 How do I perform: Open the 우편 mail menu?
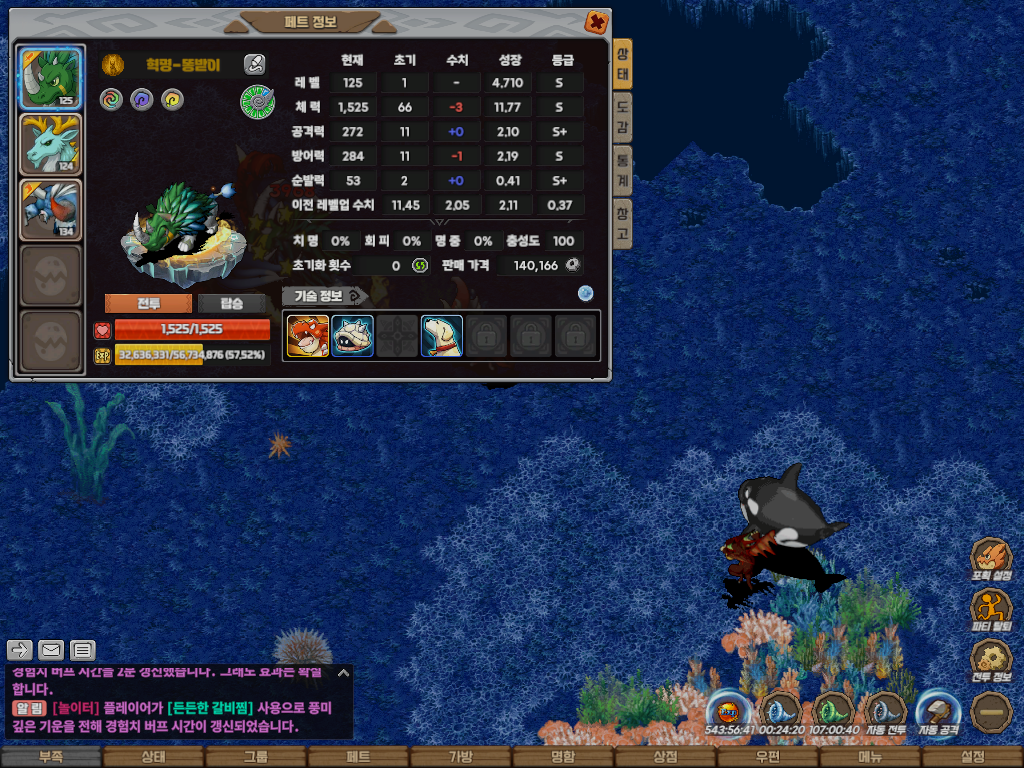coord(767,757)
